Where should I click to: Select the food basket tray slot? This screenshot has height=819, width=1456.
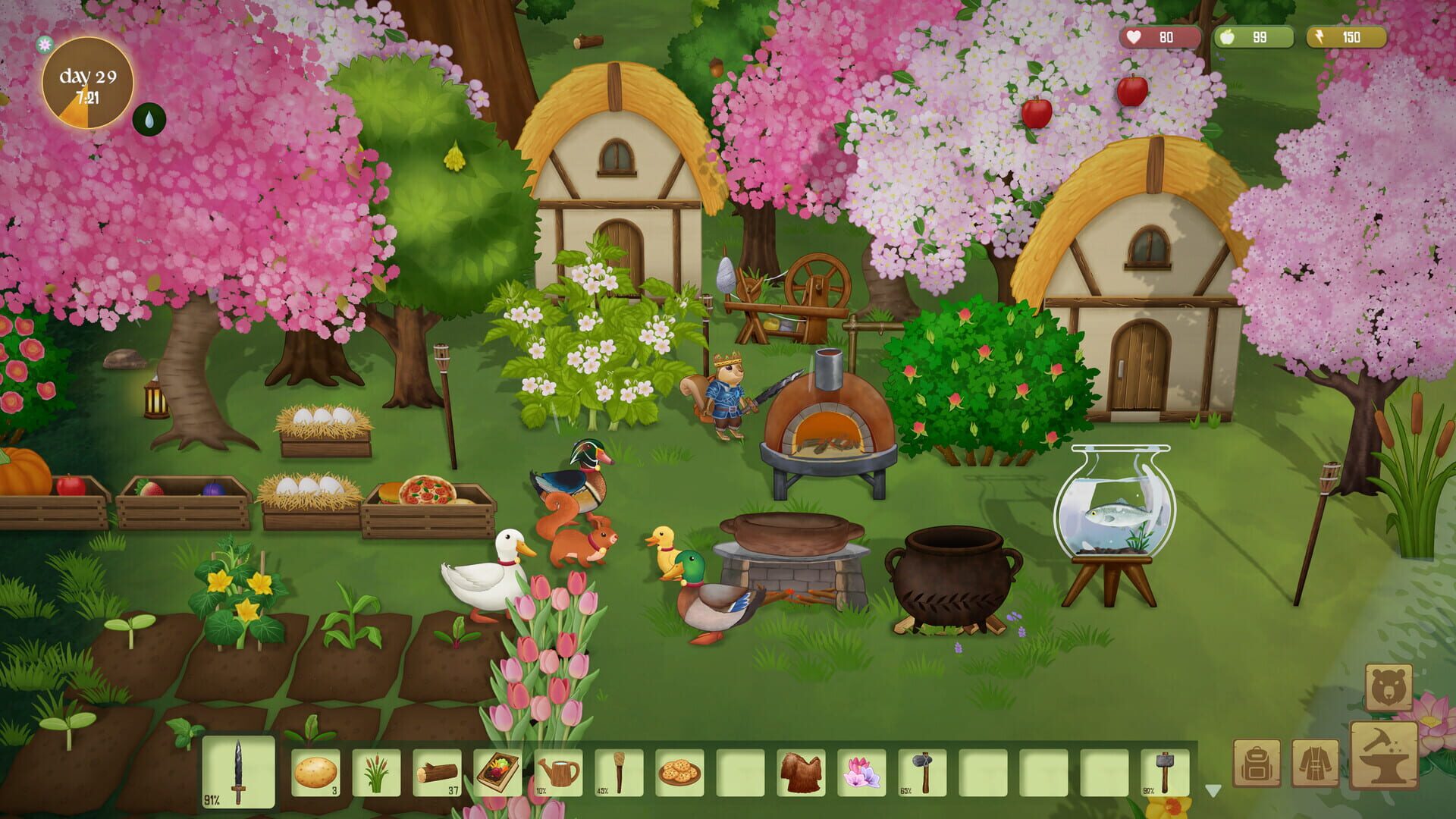(x=498, y=773)
